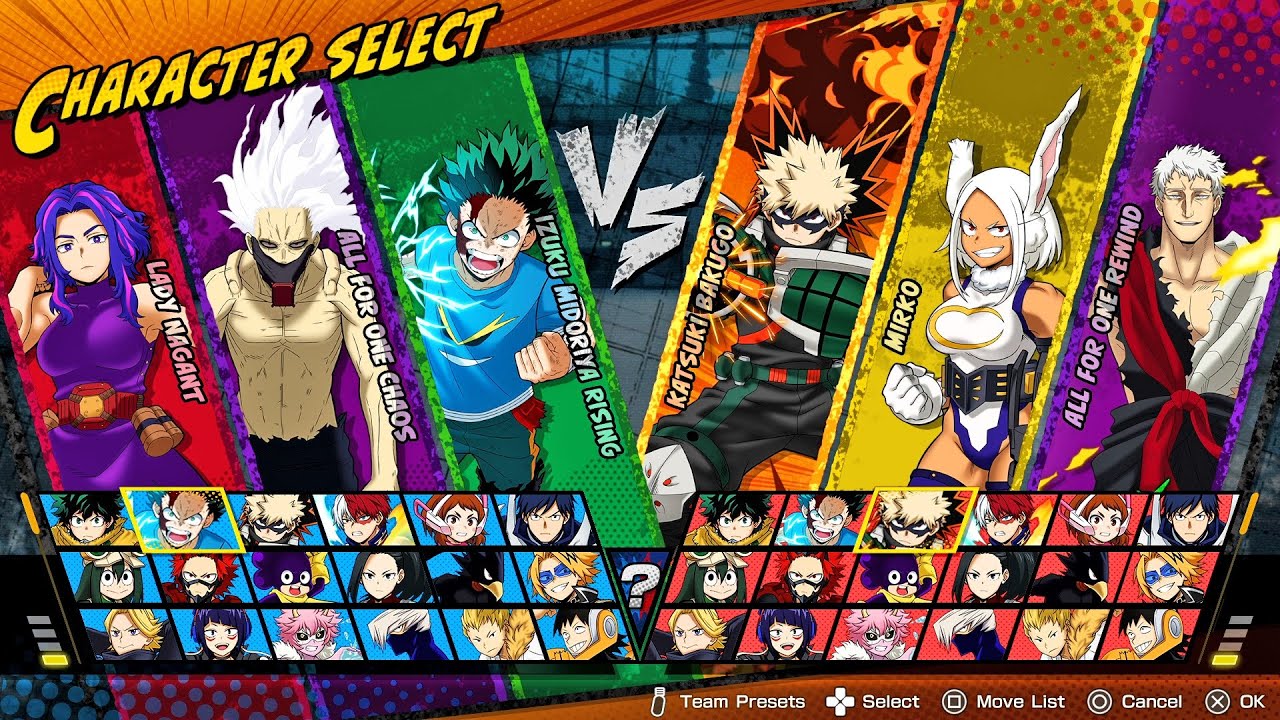Pick Tenya Iida in the red grid

pyautogui.click(x=1188, y=520)
